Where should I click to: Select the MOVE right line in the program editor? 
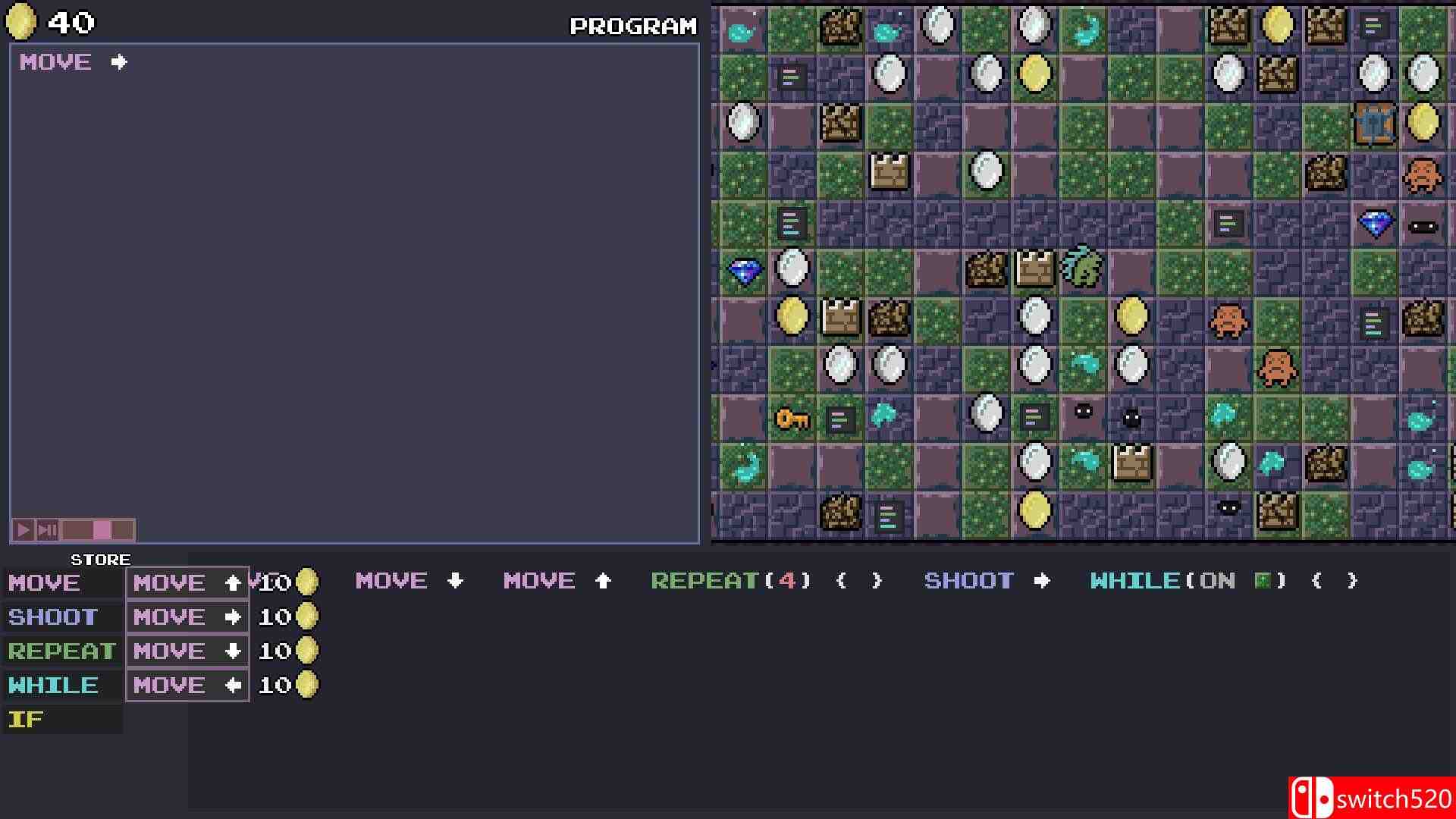point(72,62)
